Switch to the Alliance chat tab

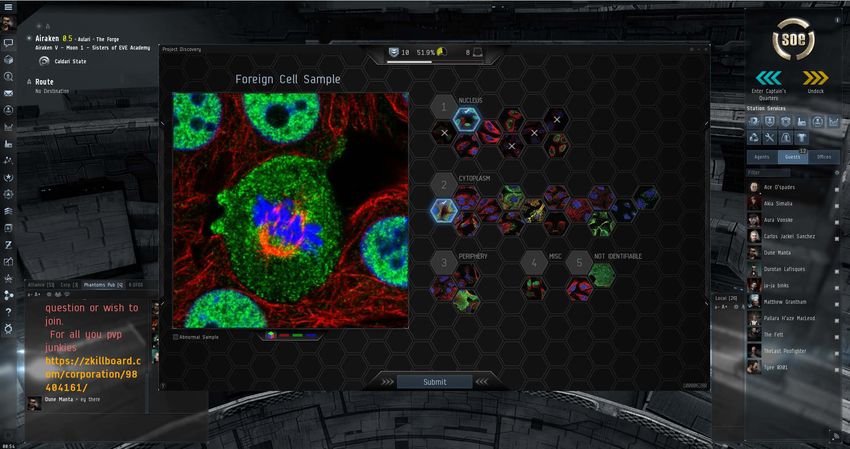click(42, 285)
